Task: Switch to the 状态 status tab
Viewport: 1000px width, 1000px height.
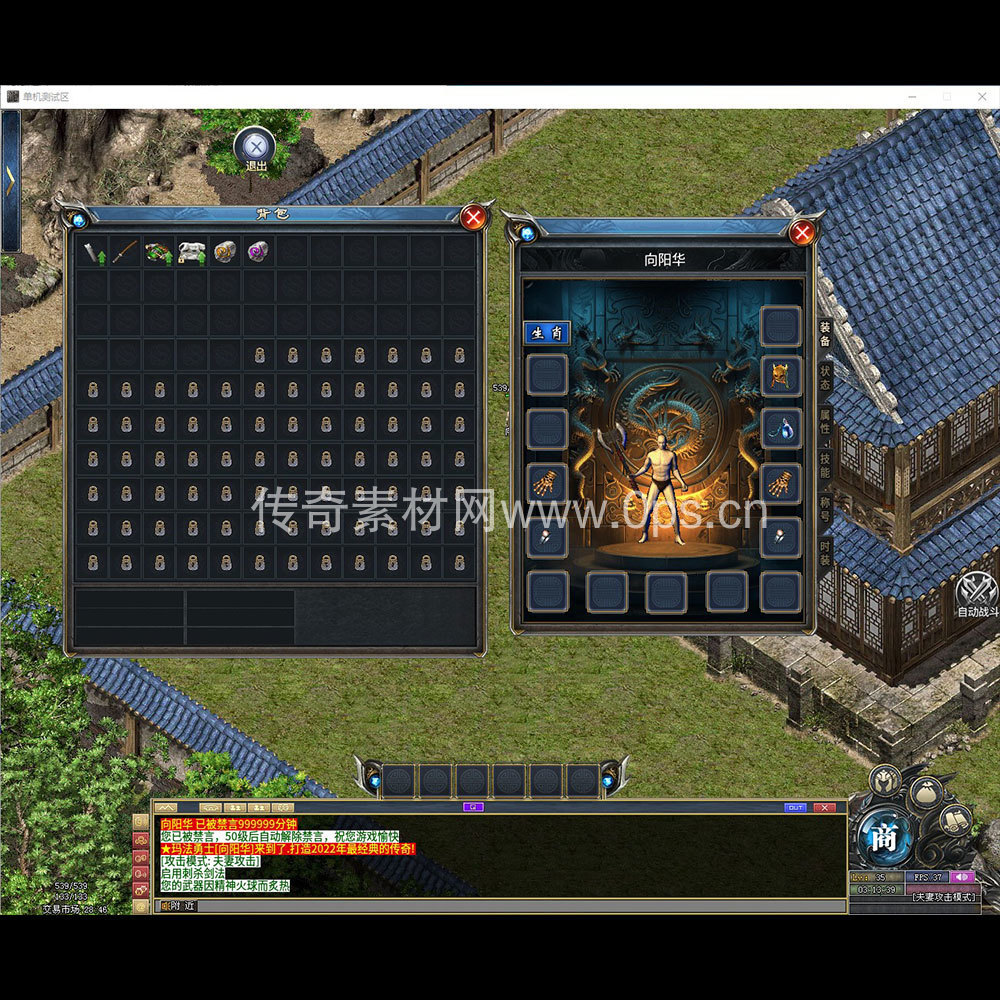Action: (825, 378)
